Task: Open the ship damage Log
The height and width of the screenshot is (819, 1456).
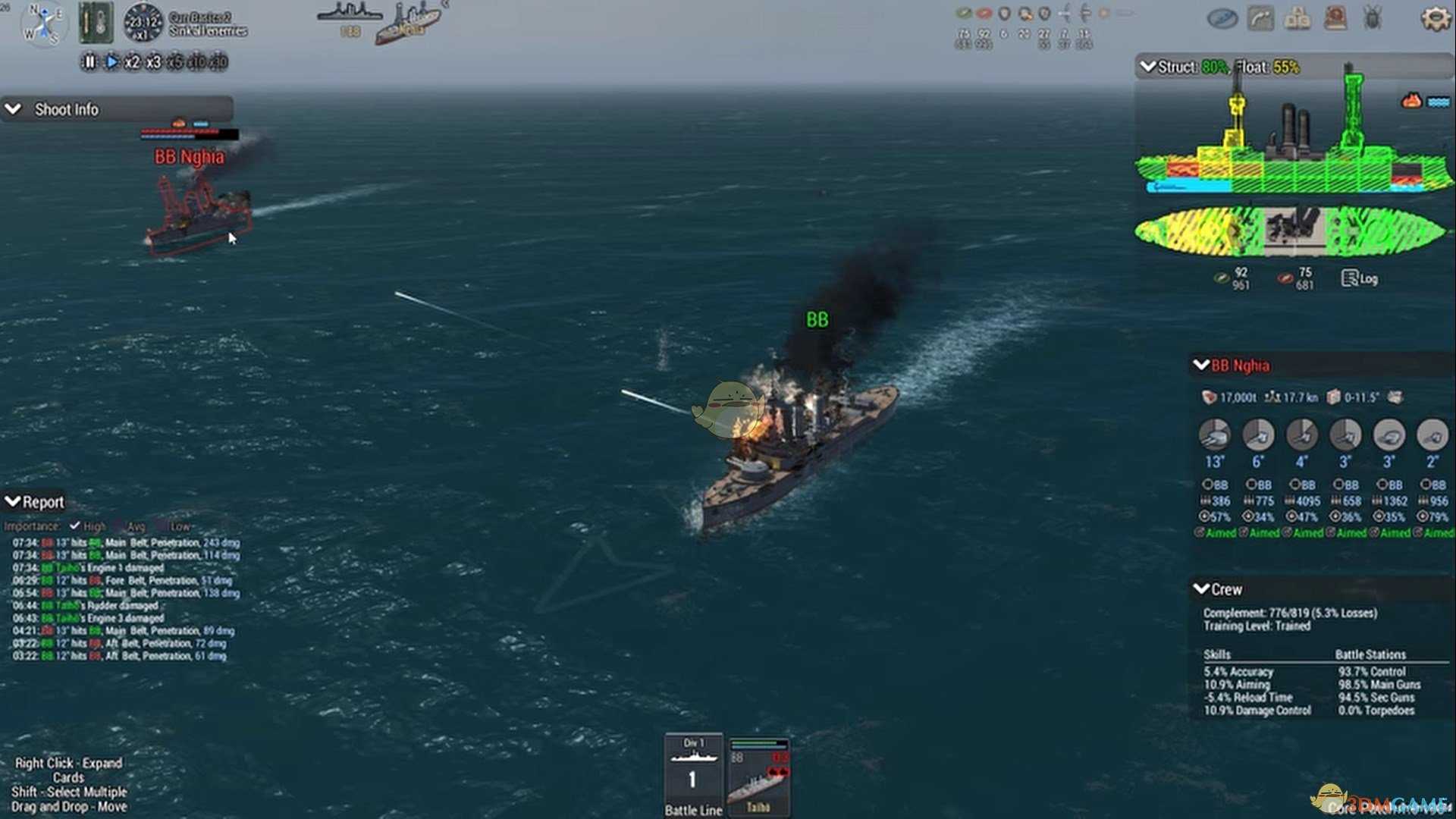Action: click(1359, 278)
